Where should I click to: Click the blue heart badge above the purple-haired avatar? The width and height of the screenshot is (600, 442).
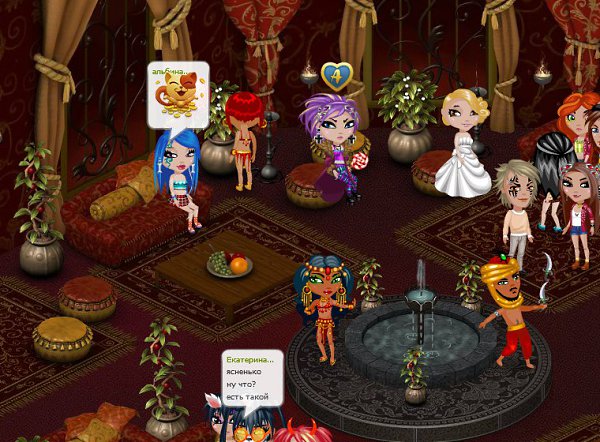[x=335, y=75]
